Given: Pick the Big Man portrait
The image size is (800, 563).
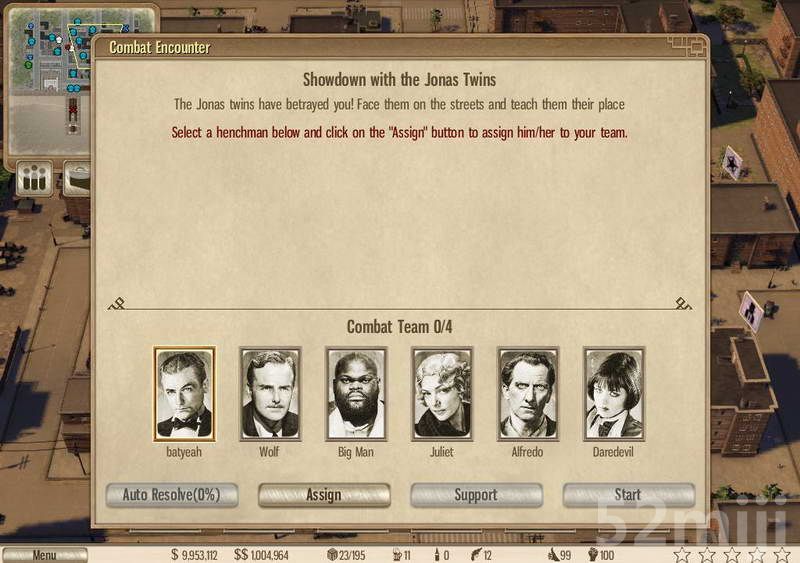Looking at the screenshot, I should pos(356,394).
